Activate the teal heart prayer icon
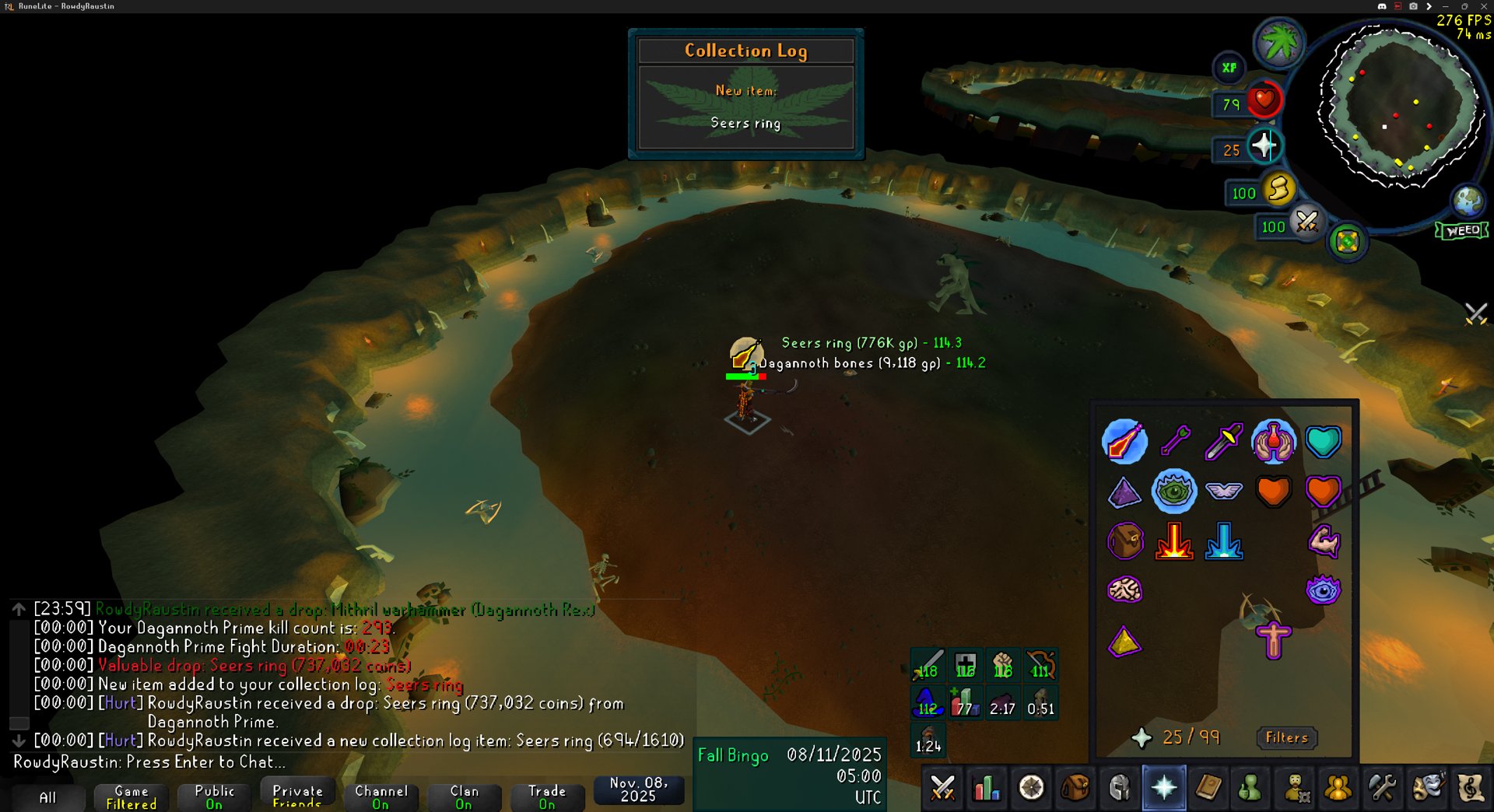This screenshot has width=1494, height=812. pos(1323,441)
